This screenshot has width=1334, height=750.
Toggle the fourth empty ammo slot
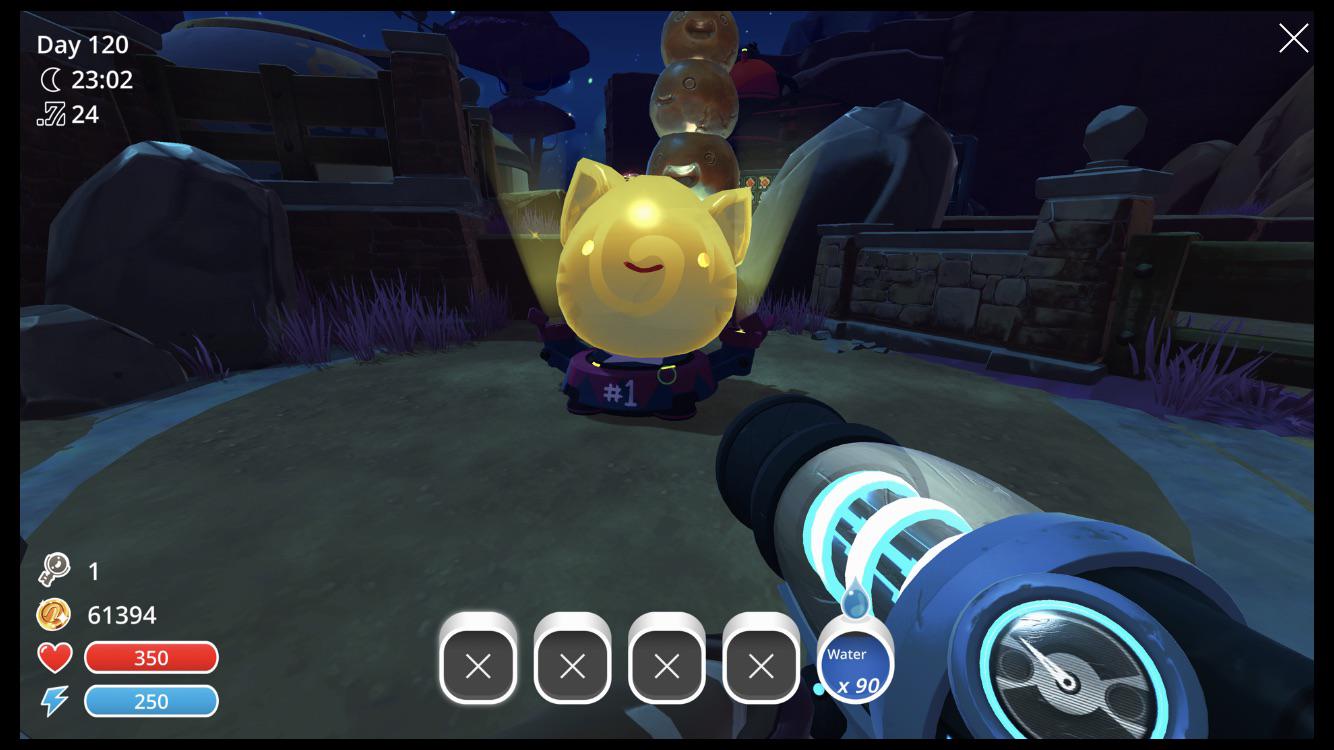[762, 663]
